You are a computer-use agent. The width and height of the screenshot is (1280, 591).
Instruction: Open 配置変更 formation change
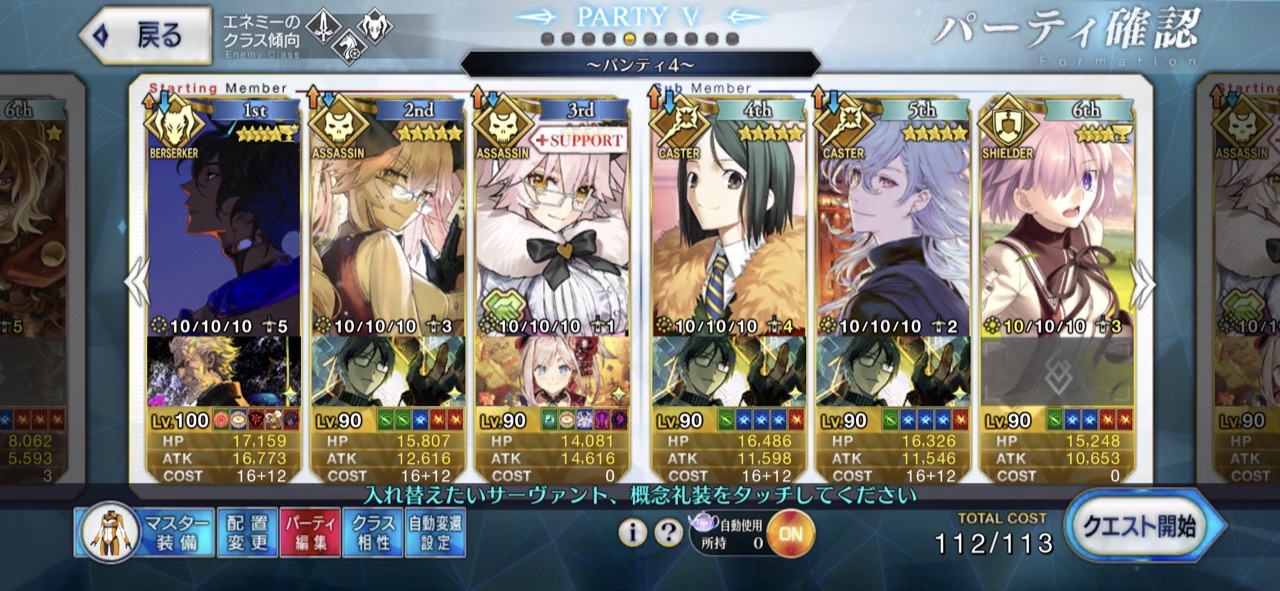point(246,533)
